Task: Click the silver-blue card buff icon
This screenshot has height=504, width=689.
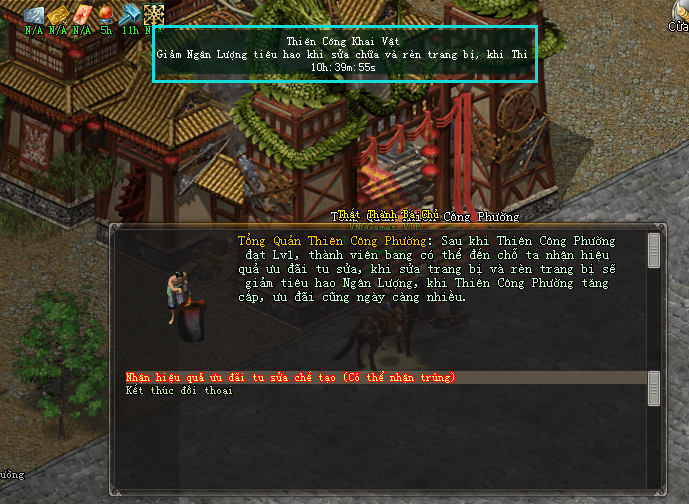Action: 35,14
